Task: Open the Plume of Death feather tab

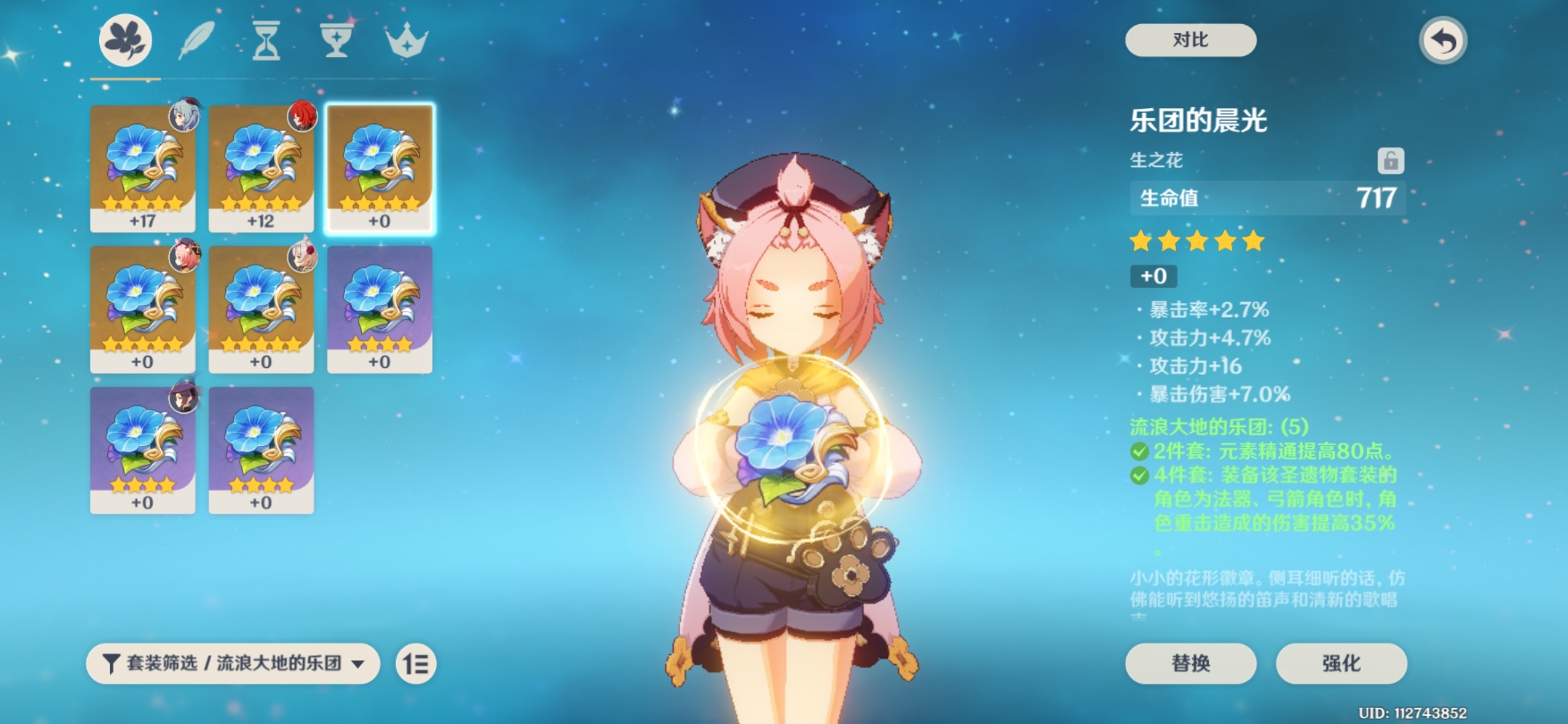Action: coord(196,40)
